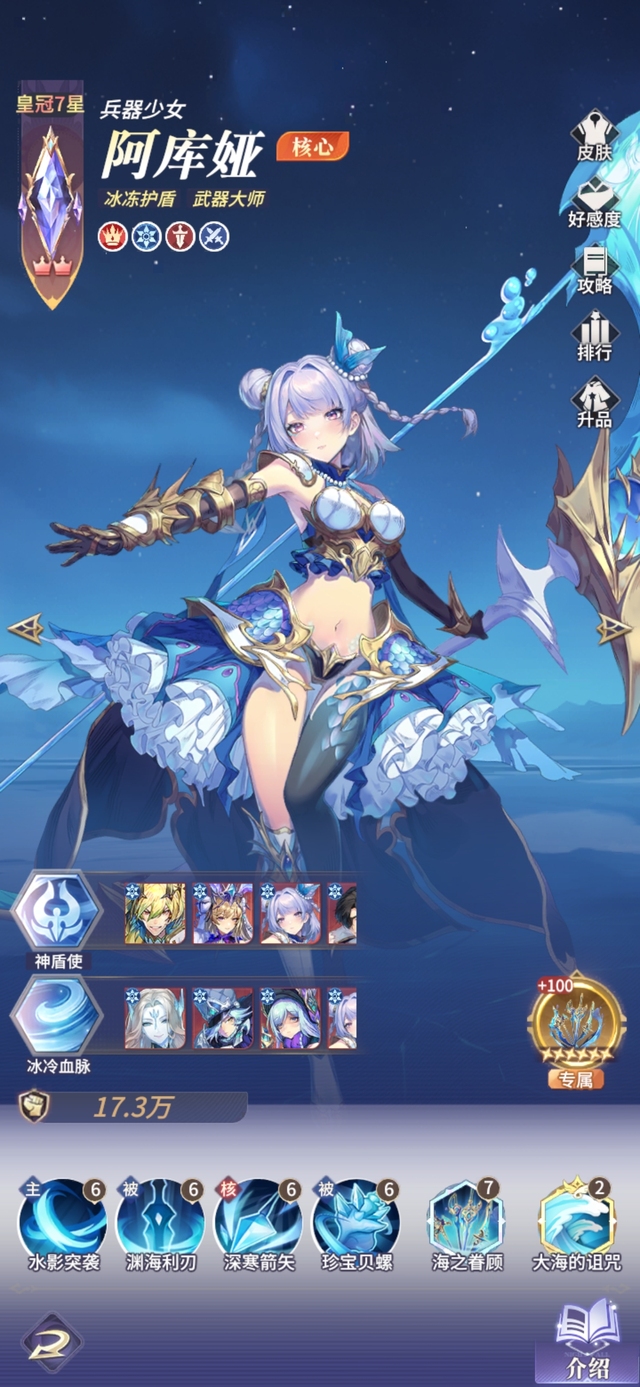Open the 专属 exclusive weapon icon
This screenshot has height=1387, width=640.
point(575,1025)
